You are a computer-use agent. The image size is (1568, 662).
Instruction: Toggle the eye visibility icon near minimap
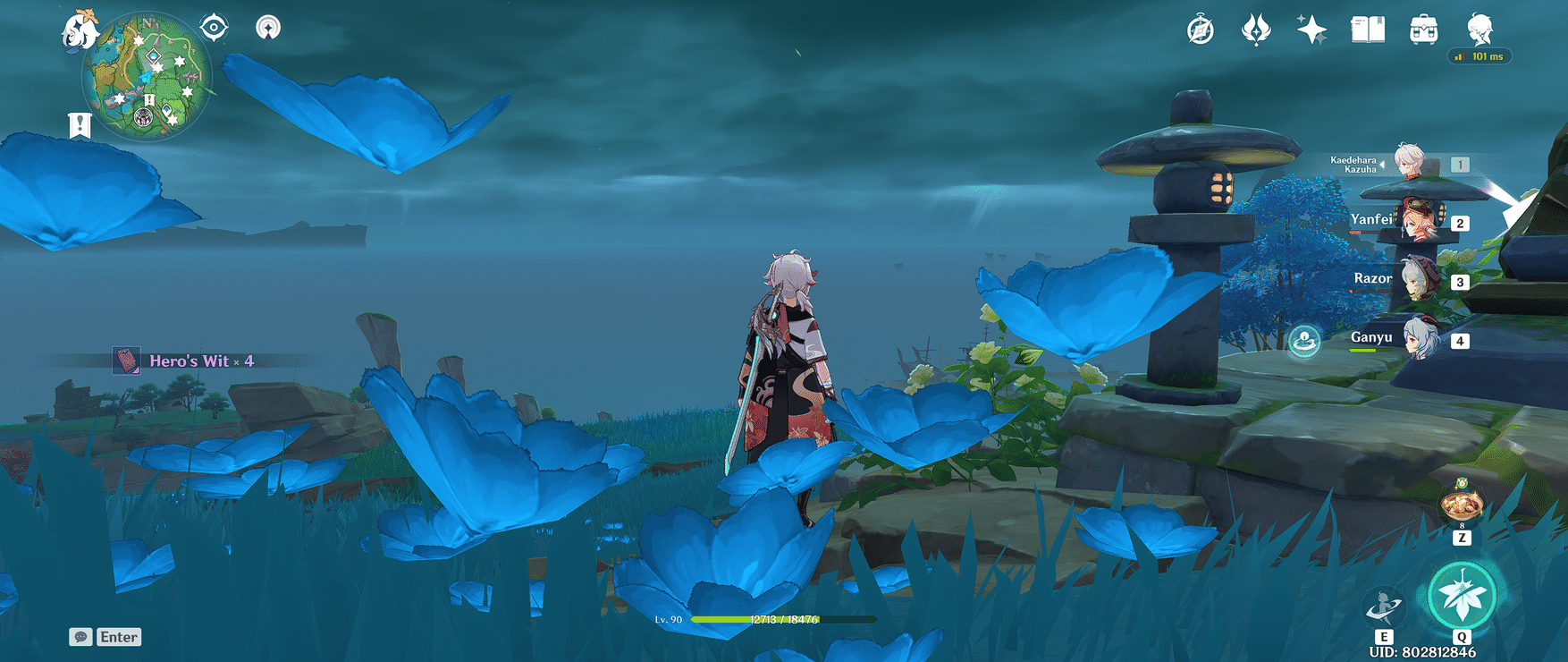coord(212,27)
